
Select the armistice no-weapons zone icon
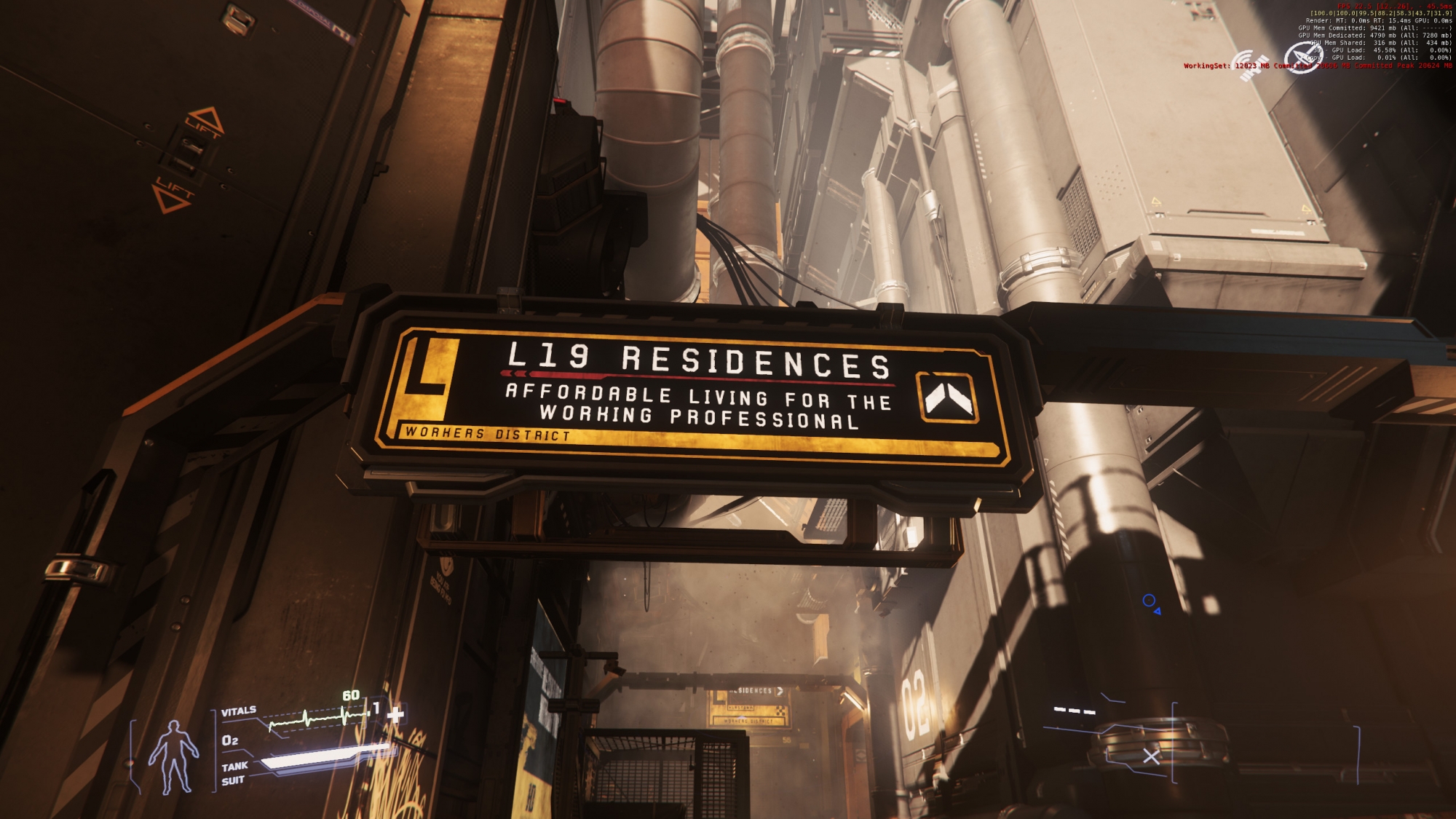point(1302,58)
